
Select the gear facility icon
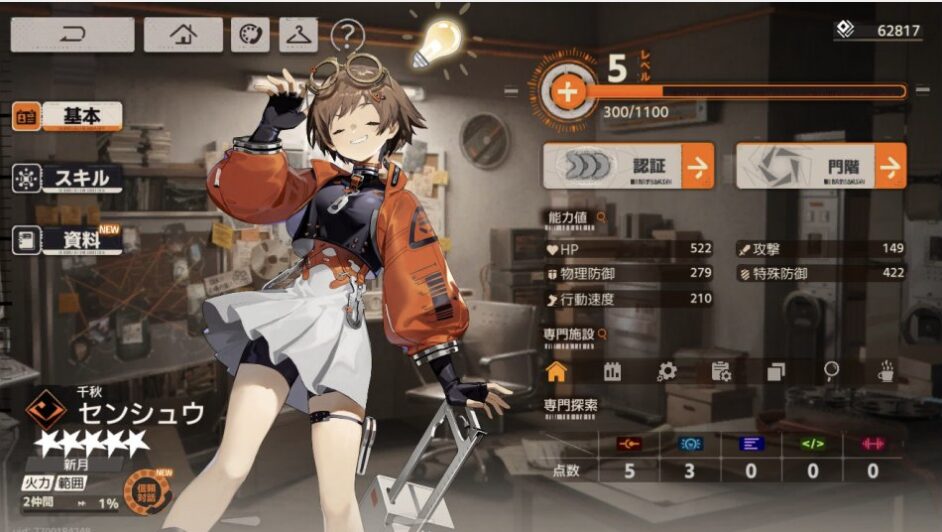pos(667,372)
